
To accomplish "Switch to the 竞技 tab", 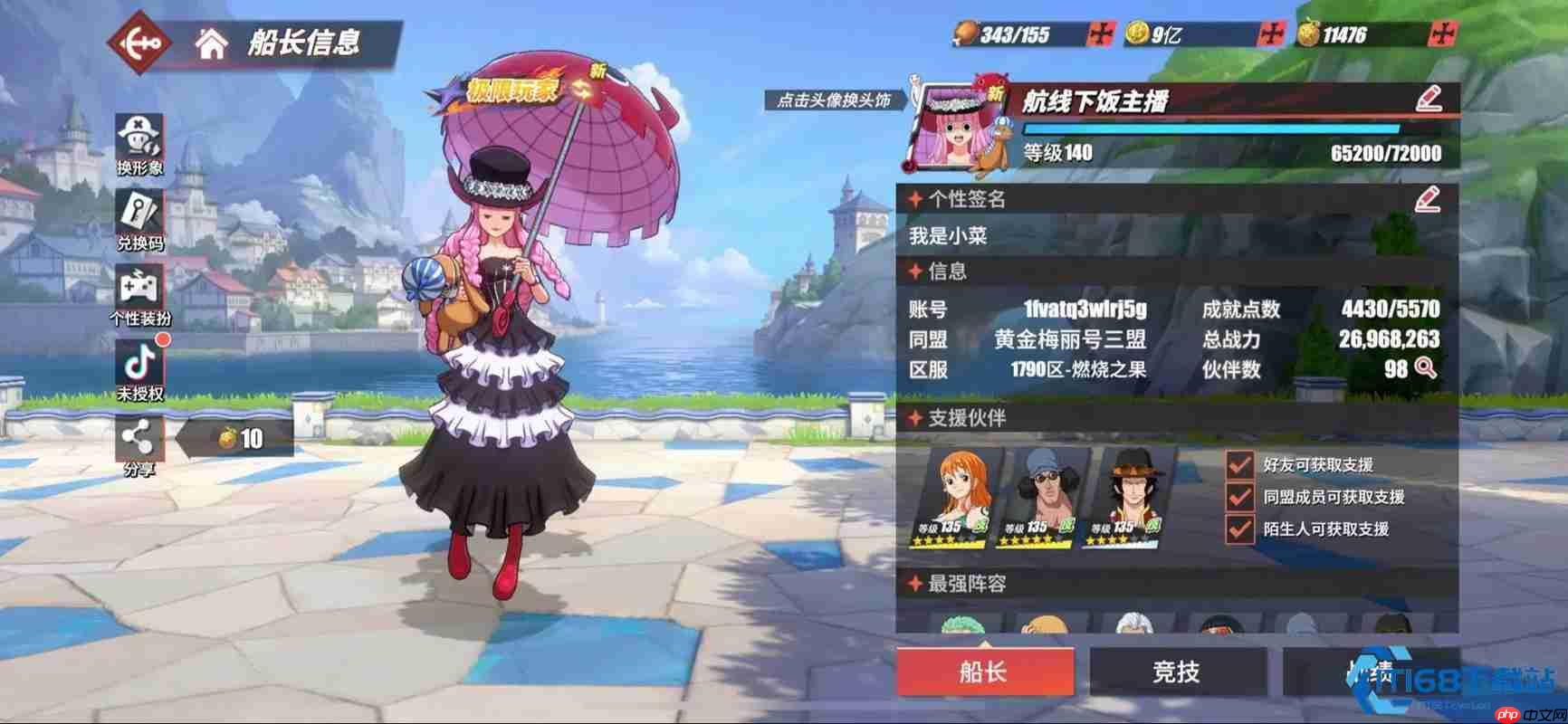I will pyautogui.click(x=1177, y=672).
